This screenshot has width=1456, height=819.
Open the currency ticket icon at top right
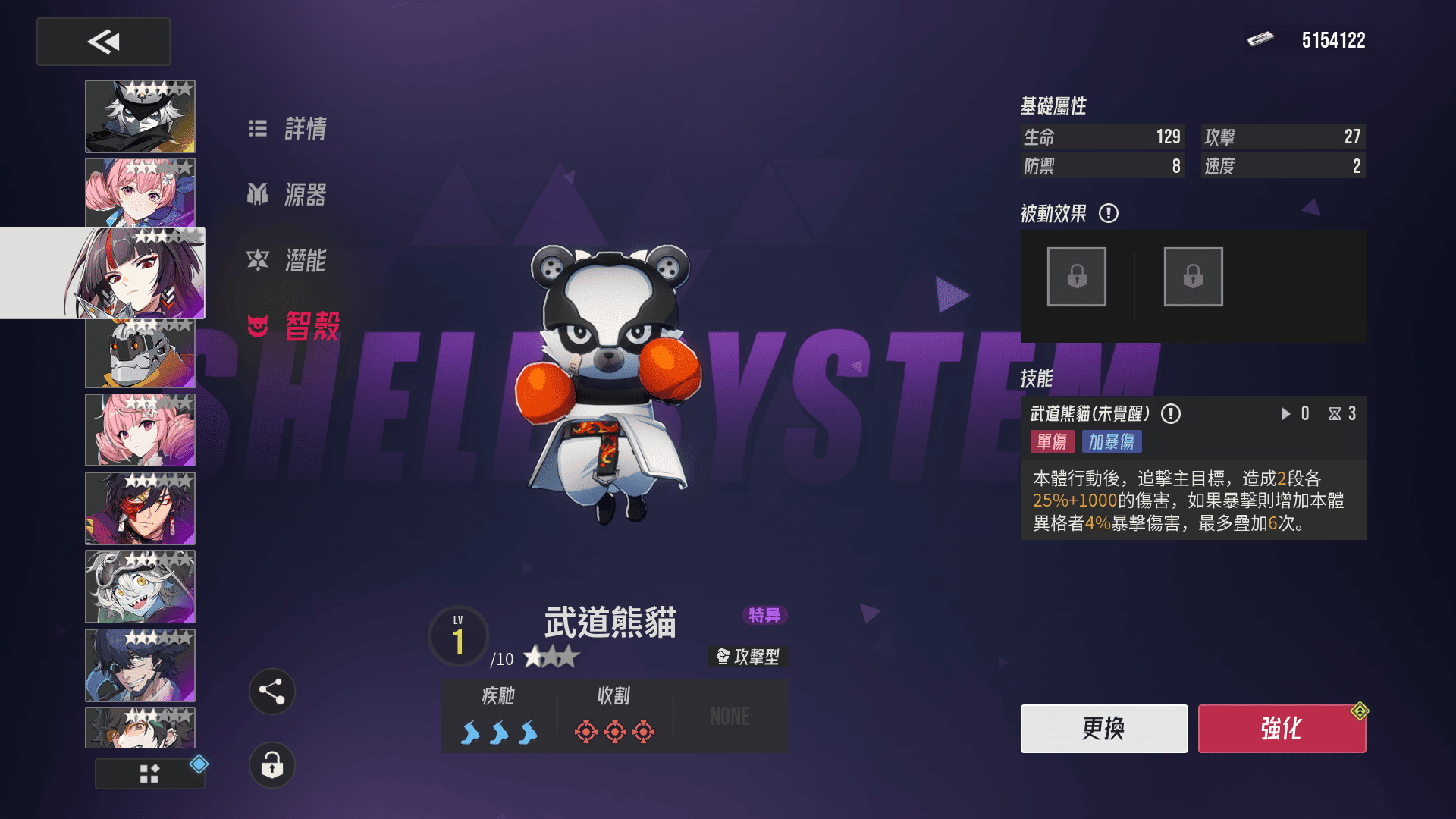[x=1260, y=39]
